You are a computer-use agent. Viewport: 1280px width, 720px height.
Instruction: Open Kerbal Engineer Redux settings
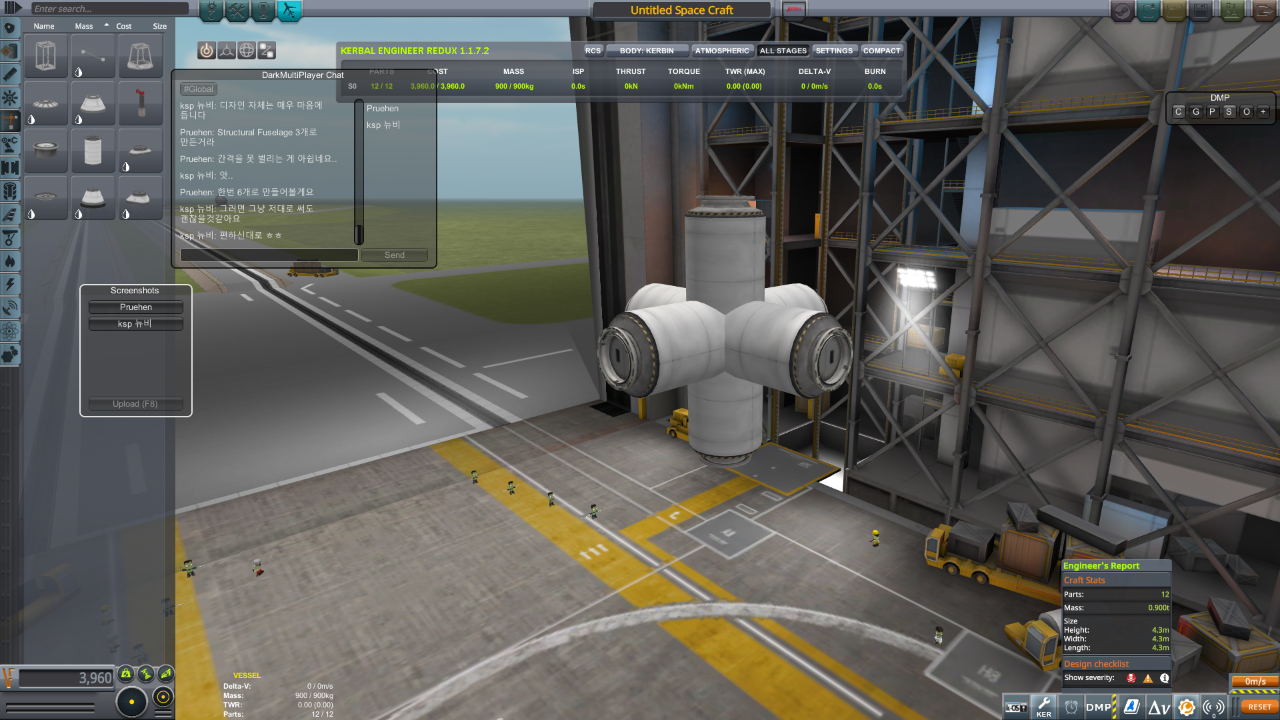pyautogui.click(x=834, y=50)
